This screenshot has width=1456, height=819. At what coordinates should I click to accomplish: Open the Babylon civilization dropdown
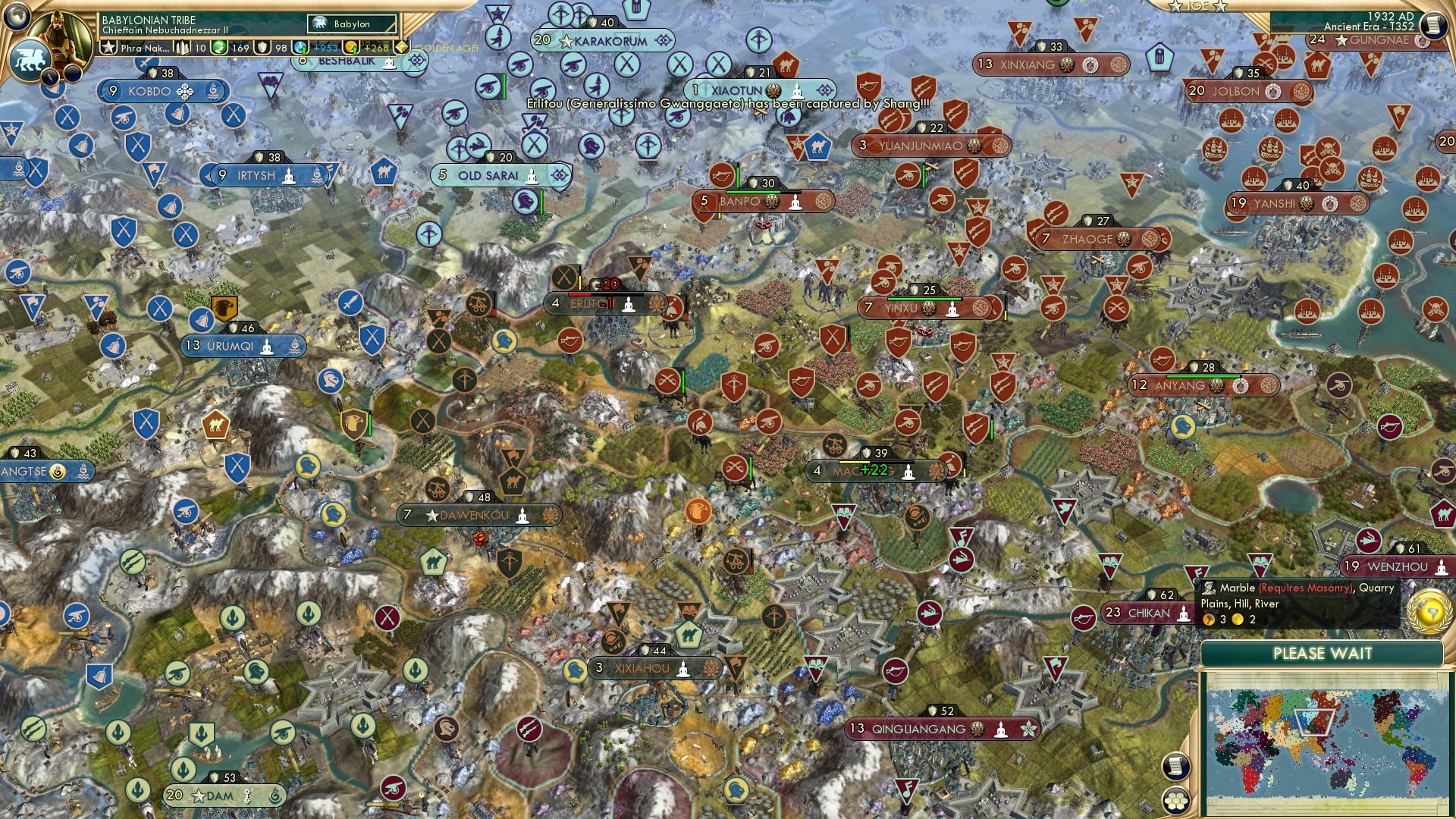tap(351, 24)
